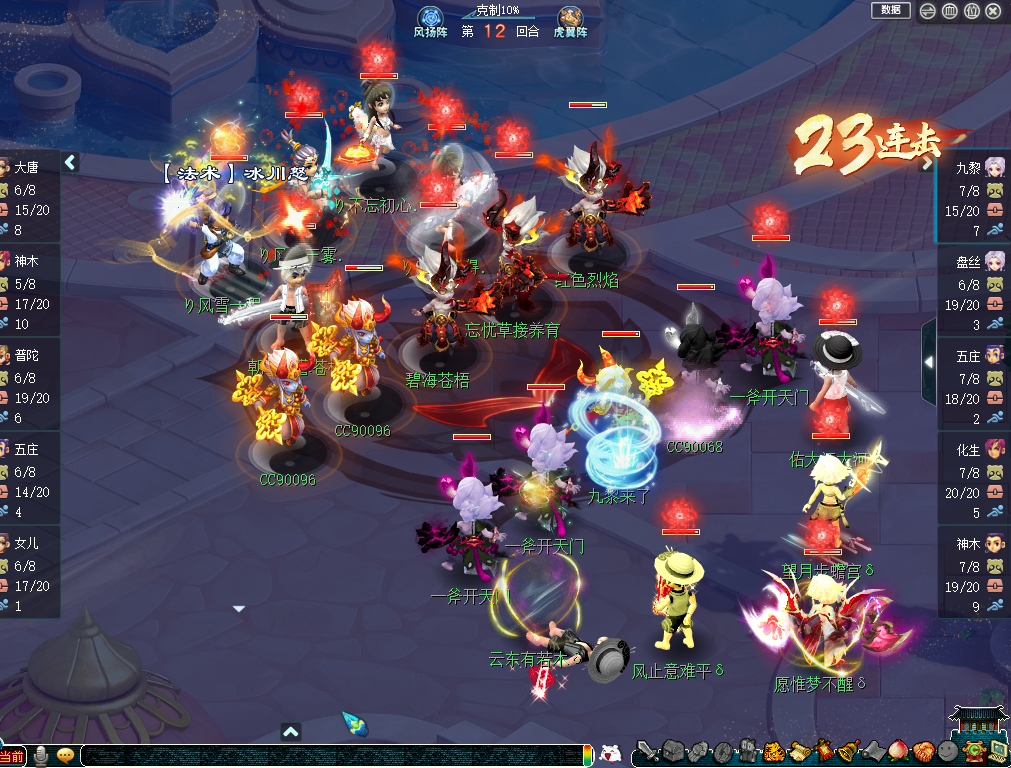Open the speech bubble chat icon
This screenshot has height=768, width=1011.
click(66, 755)
